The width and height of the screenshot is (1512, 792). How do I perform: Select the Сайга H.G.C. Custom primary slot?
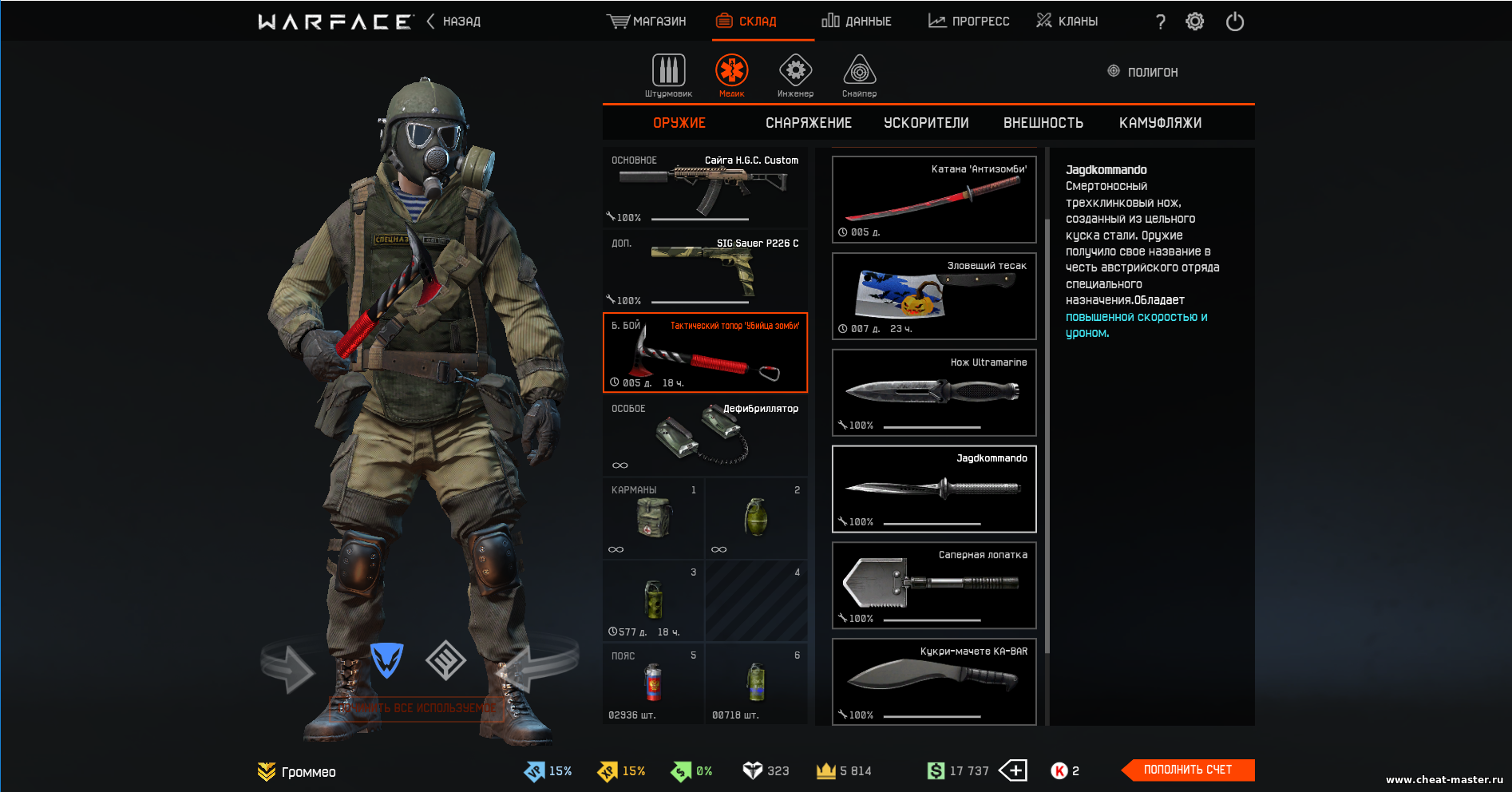click(x=705, y=188)
